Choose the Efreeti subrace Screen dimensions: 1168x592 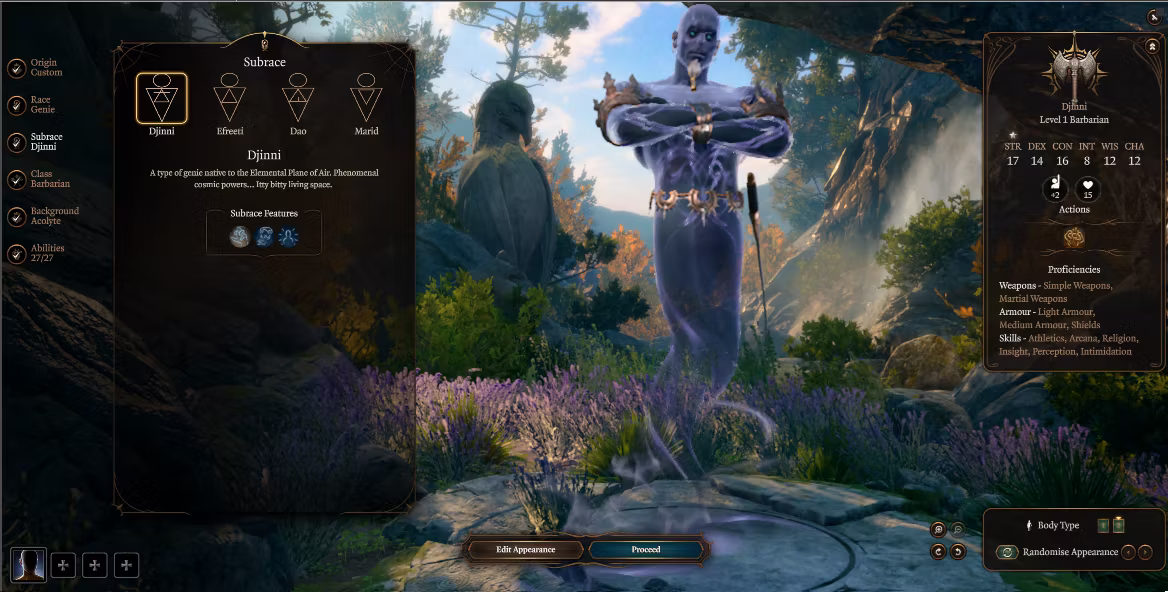coord(229,99)
